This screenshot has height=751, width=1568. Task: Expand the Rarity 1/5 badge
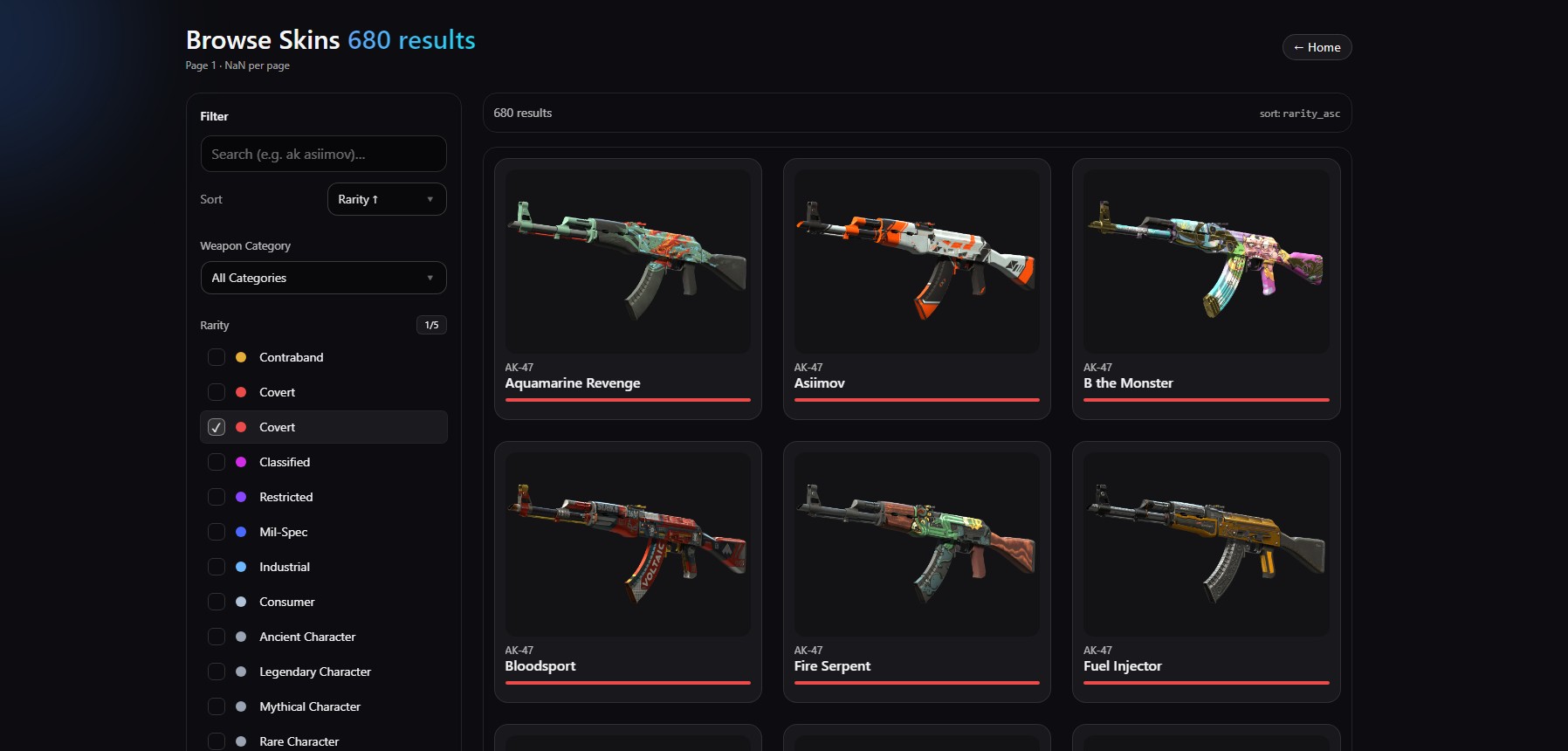[x=431, y=324]
